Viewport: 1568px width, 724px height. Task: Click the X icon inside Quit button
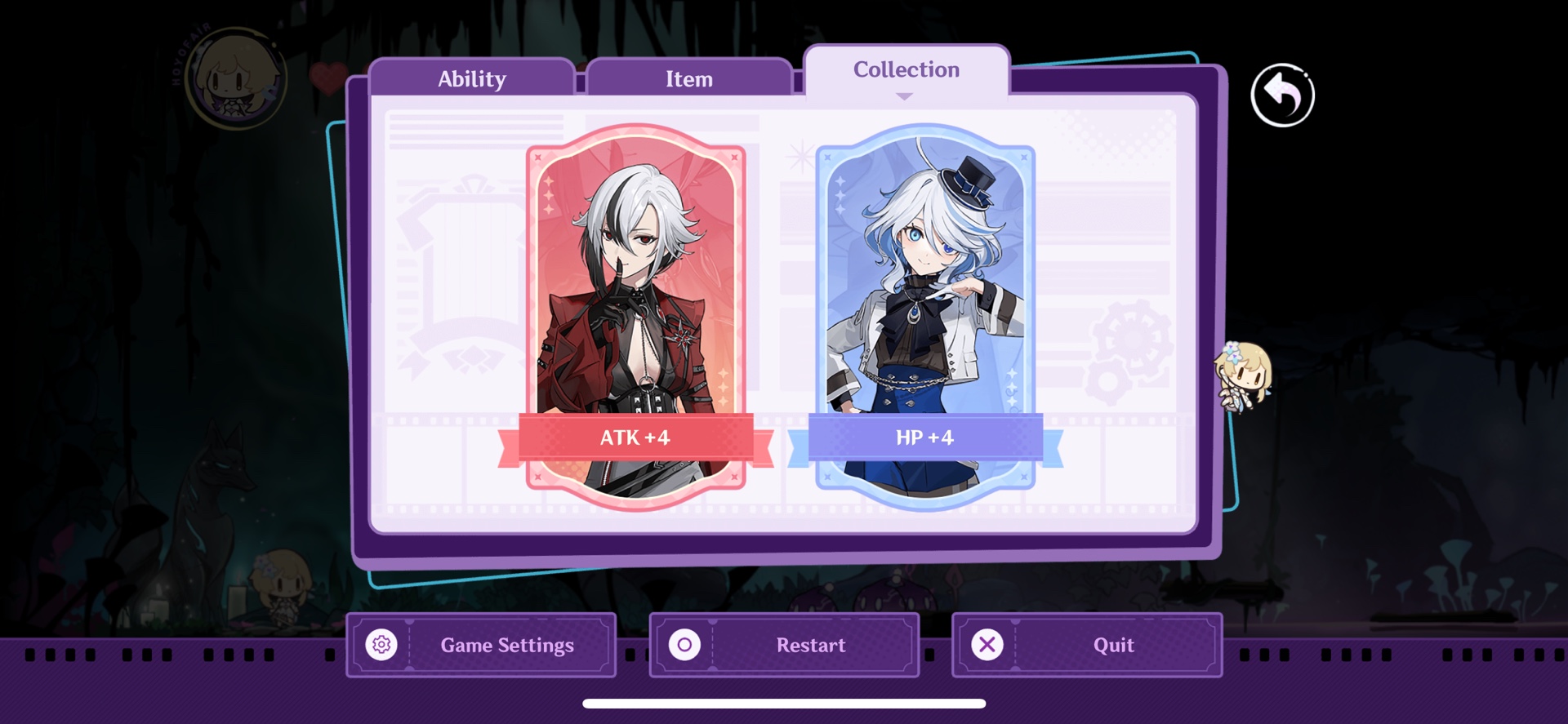[x=986, y=645]
